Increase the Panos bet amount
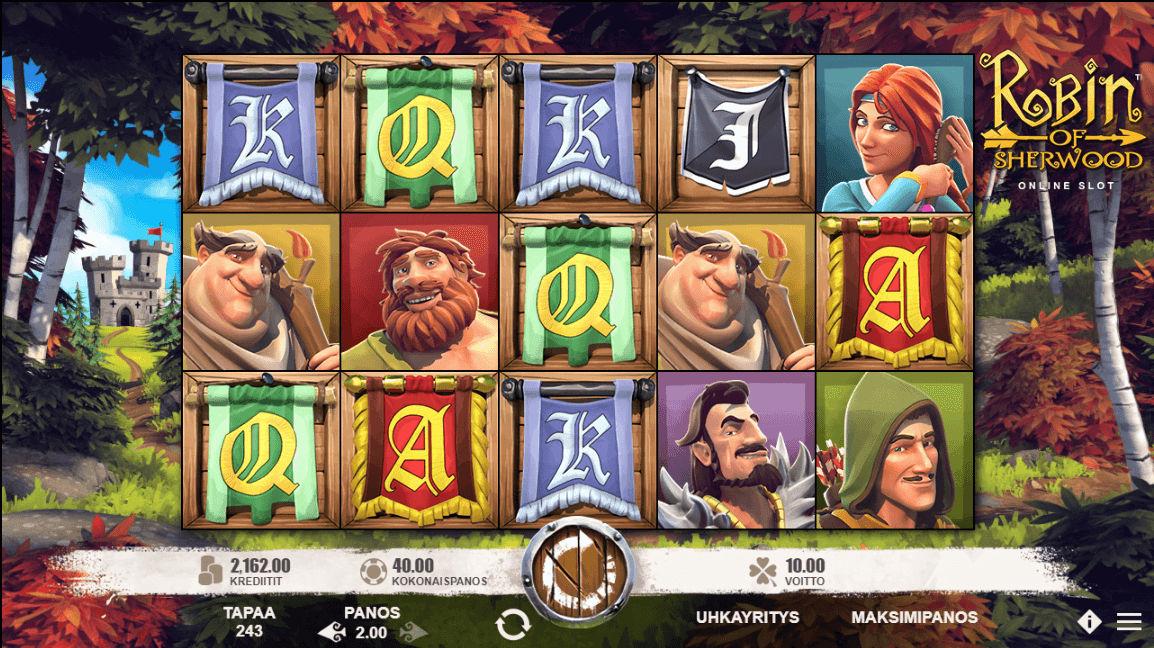 click(x=414, y=633)
